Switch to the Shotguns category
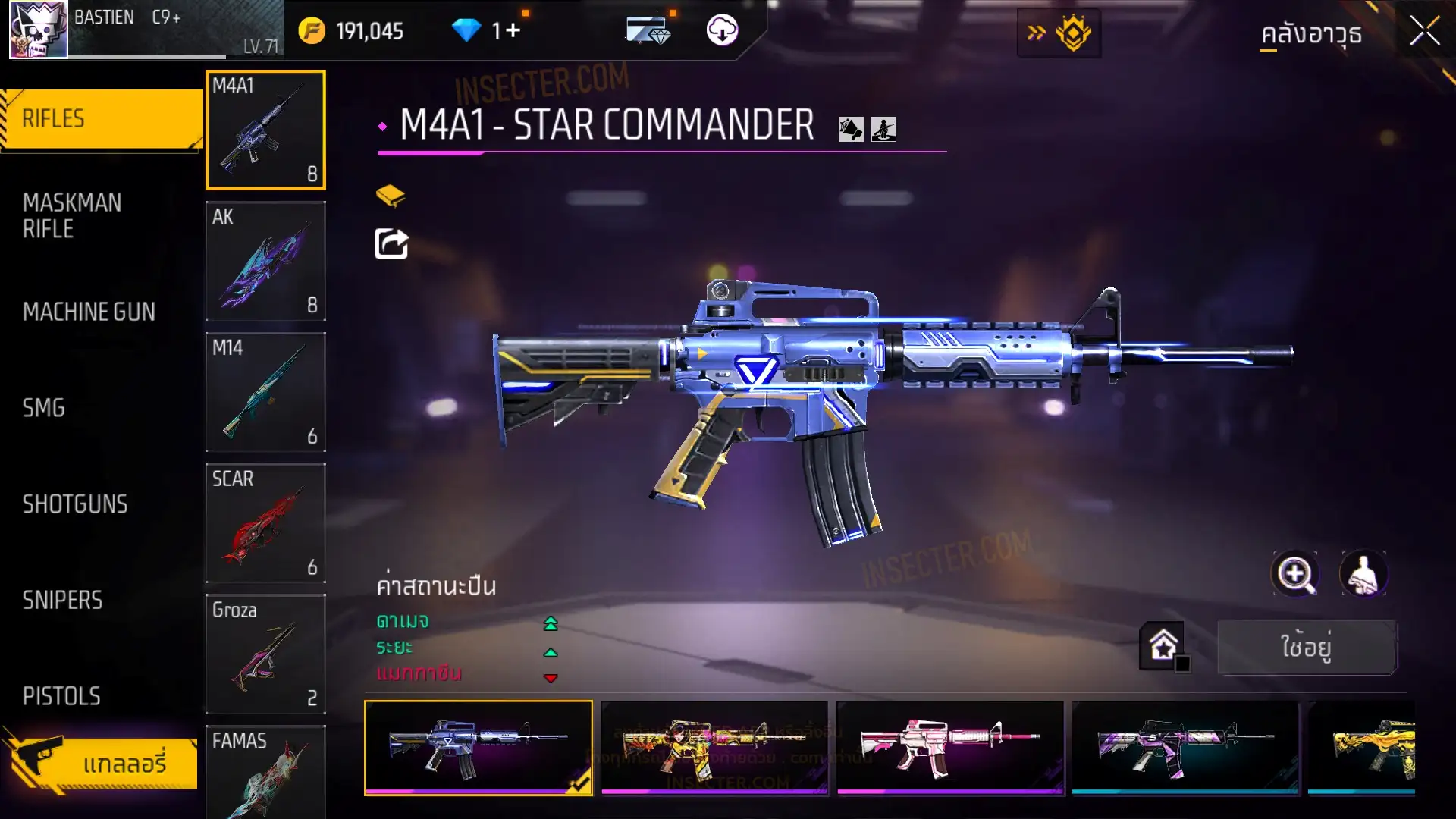The height and width of the screenshot is (819, 1456). [x=75, y=504]
